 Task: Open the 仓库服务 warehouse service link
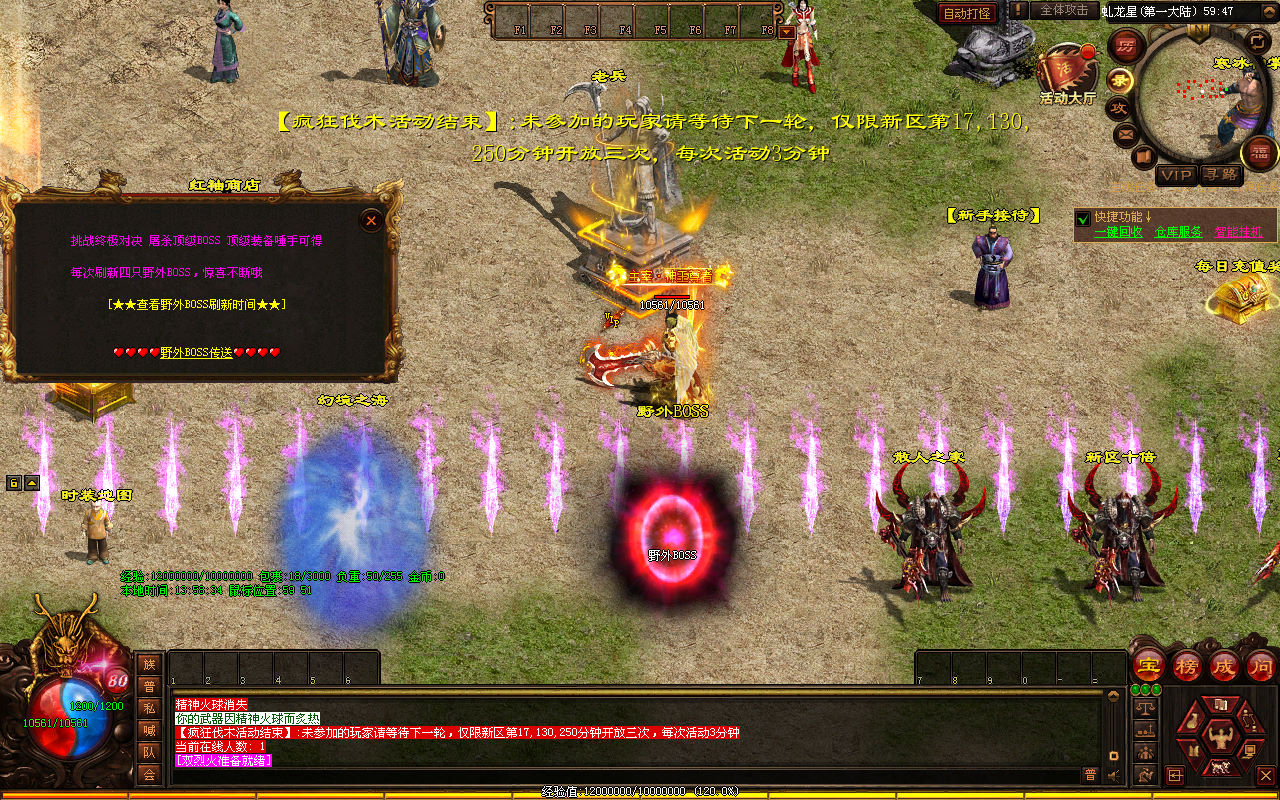coord(1178,232)
